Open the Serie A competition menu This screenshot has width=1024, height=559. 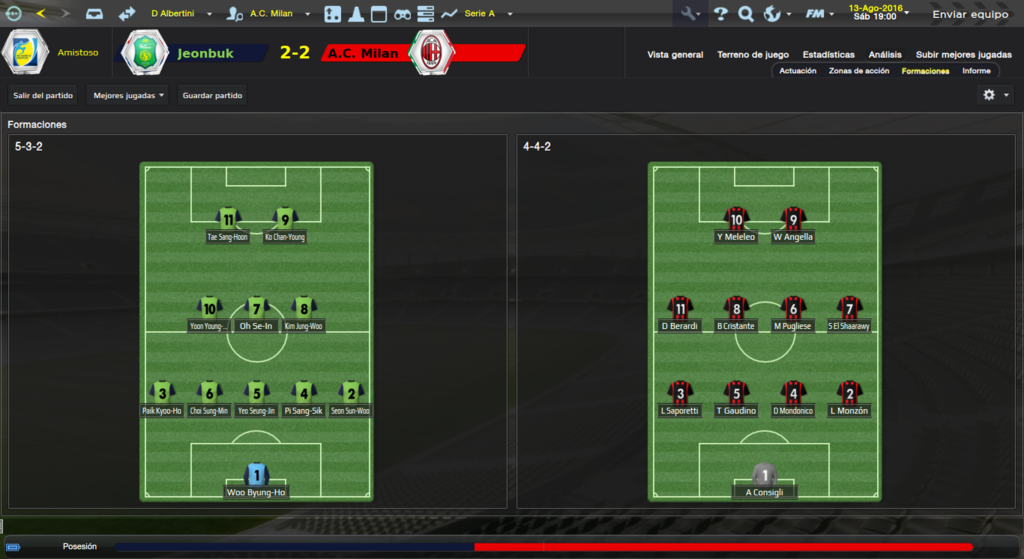click(487, 14)
